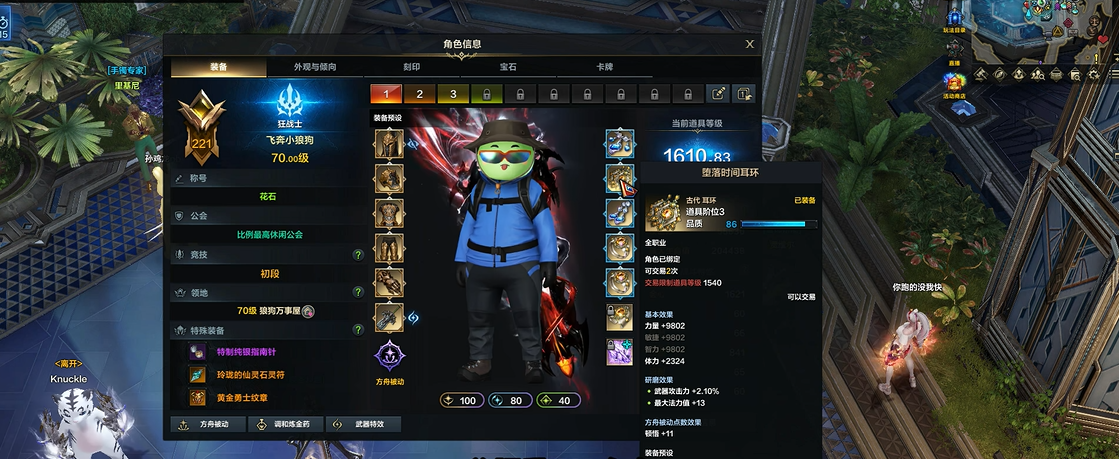The width and height of the screenshot is (1119, 459).
Task: Select equipment preset 1
Action: pyautogui.click(x=386, y=94)
